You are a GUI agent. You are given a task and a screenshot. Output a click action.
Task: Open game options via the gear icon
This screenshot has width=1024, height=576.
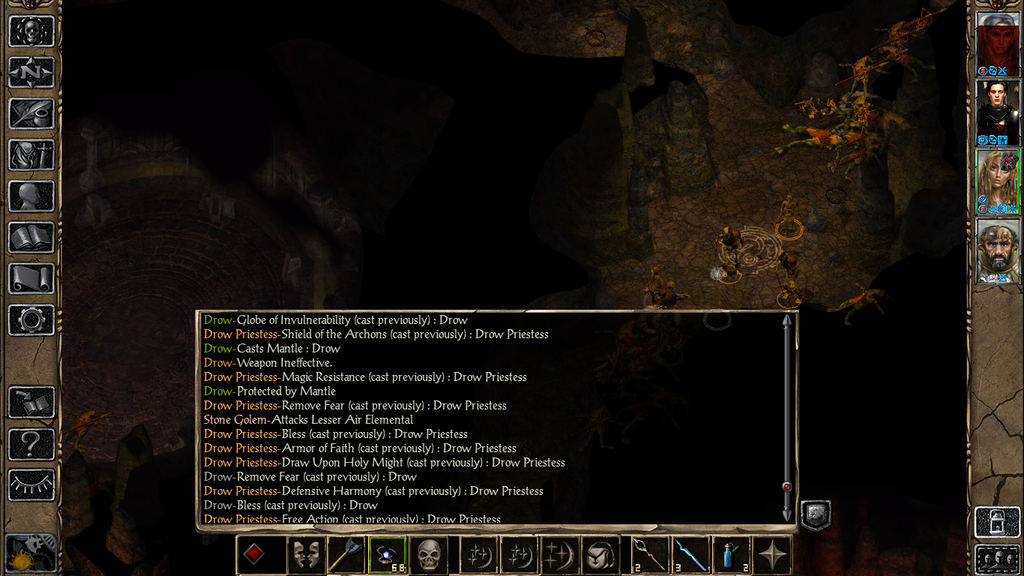pyautogui.click(x=31, y=320)
